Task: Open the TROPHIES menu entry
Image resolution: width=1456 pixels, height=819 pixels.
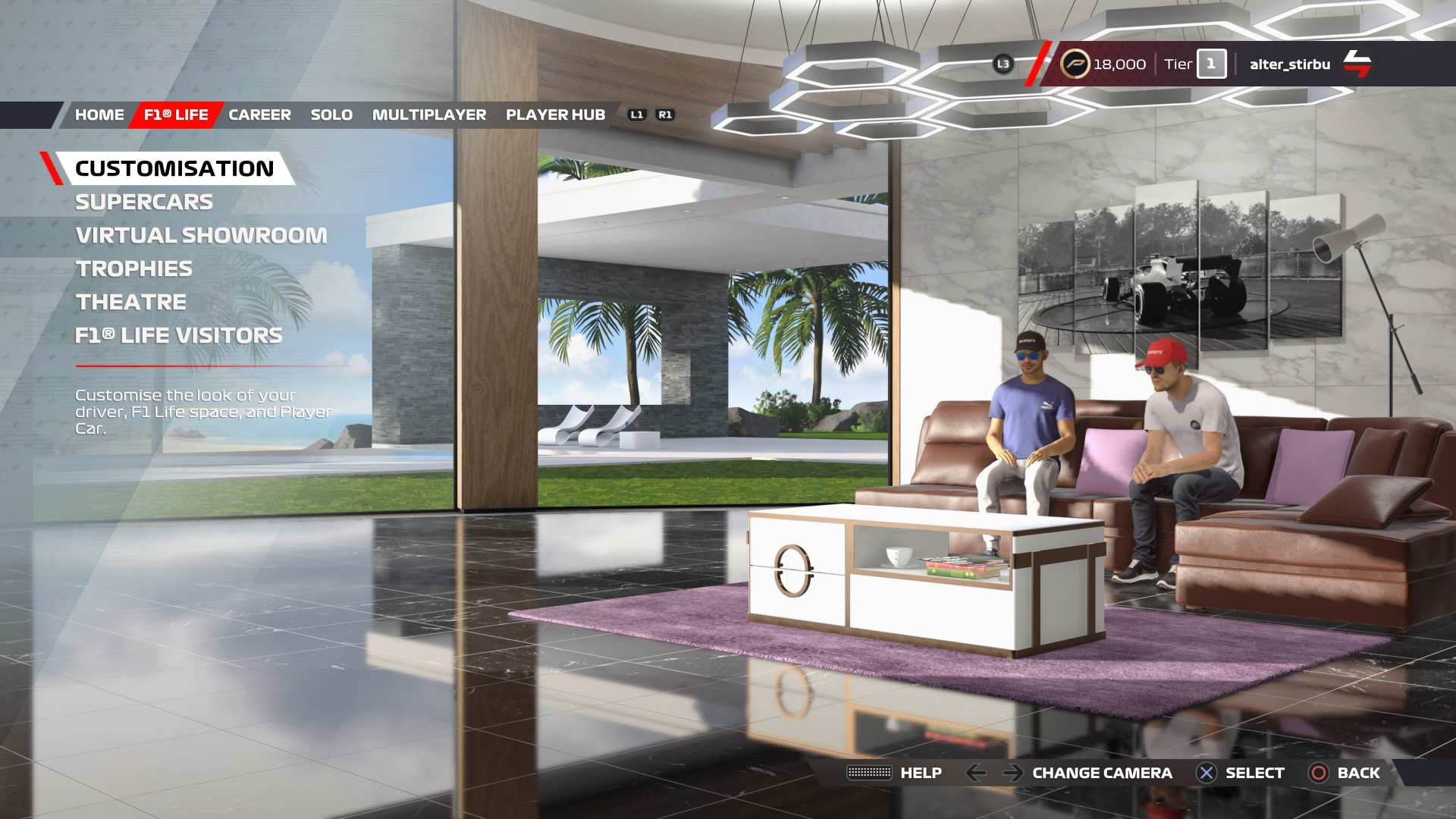Action: [x=134, y=269]
